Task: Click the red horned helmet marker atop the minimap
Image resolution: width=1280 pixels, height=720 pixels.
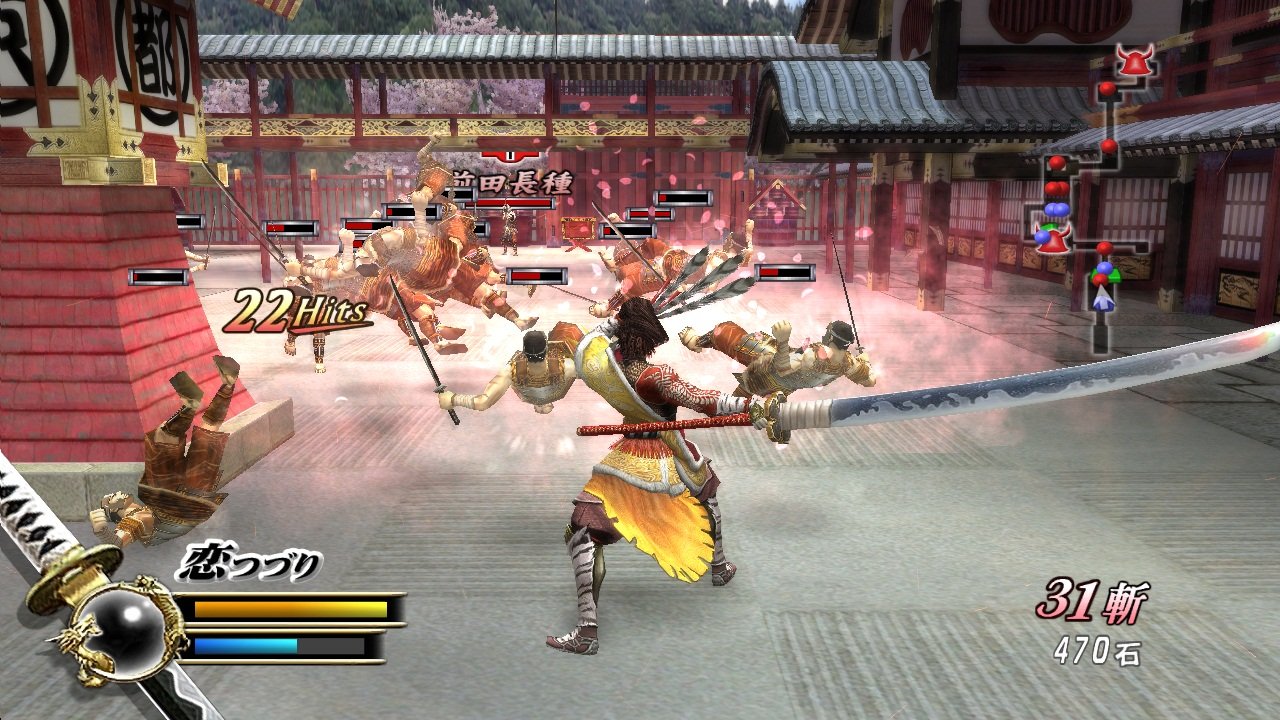Action: [1135, 62]
